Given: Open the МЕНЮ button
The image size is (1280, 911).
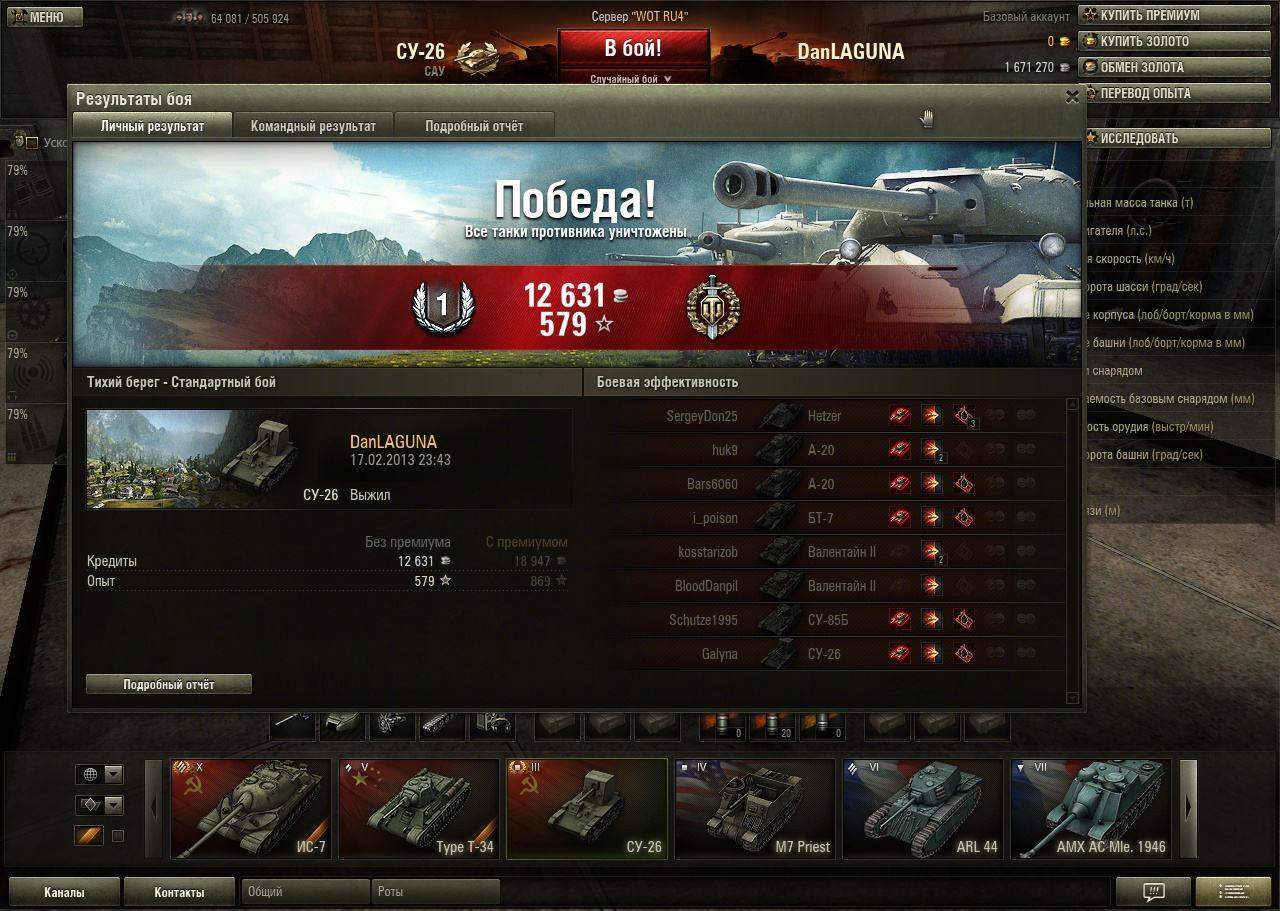Looking at the screenshot, I should [44, 17].
